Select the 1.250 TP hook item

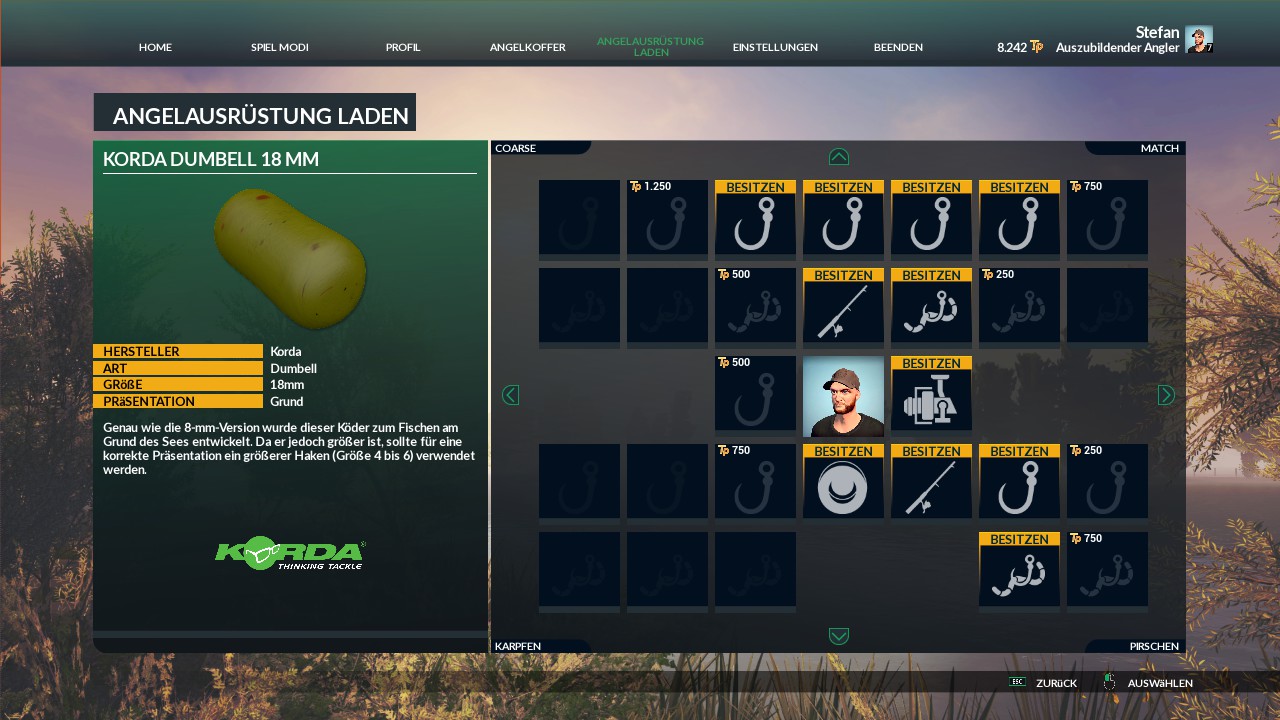coord(667,218)
